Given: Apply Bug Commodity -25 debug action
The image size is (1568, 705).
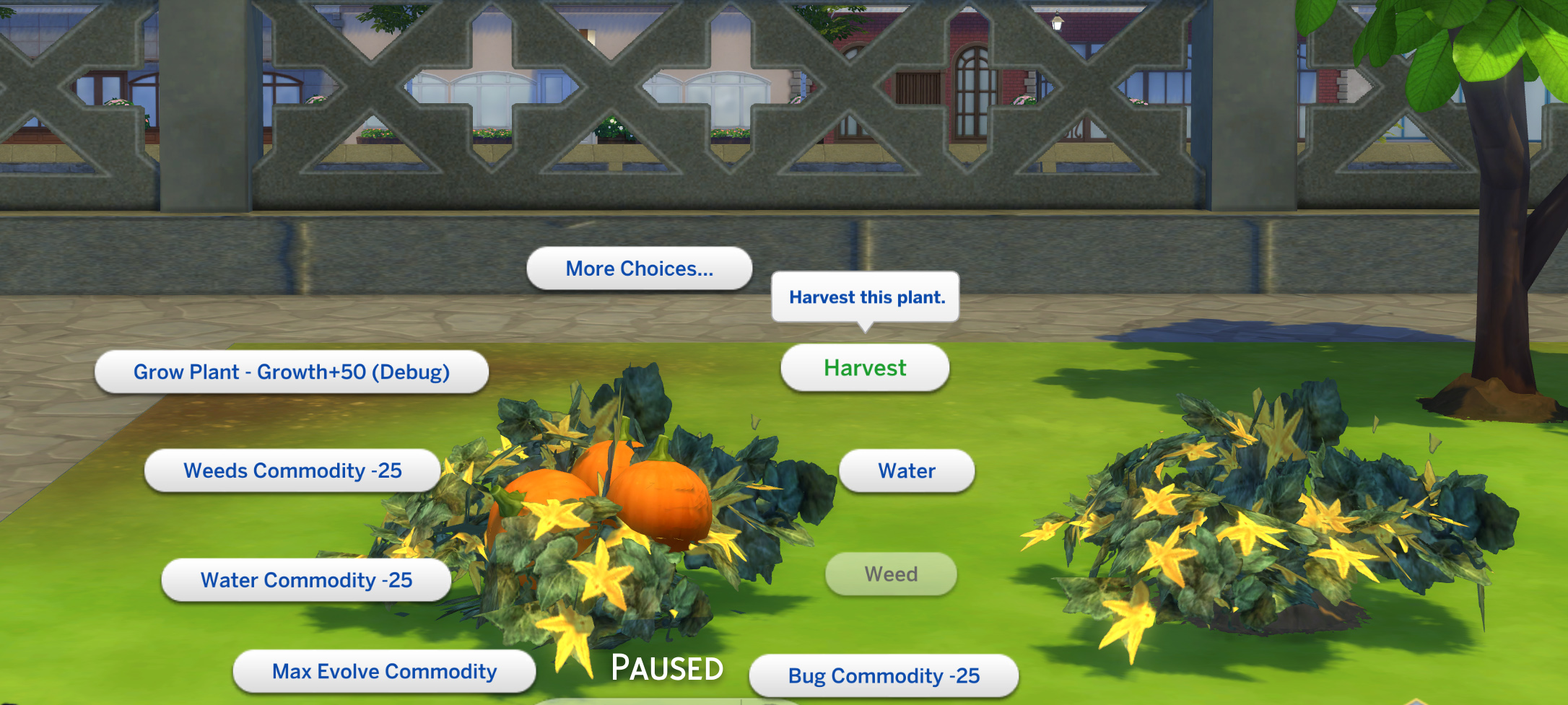Looking at the screenshot, I should [x=884, y=675].
